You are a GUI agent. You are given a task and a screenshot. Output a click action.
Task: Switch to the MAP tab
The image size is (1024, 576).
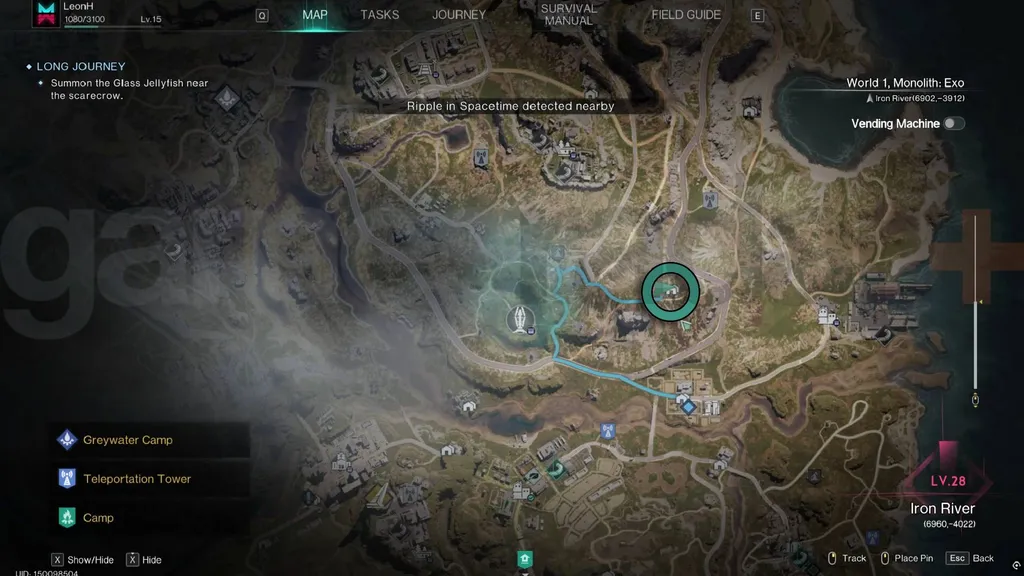click(x=315, y=15)
